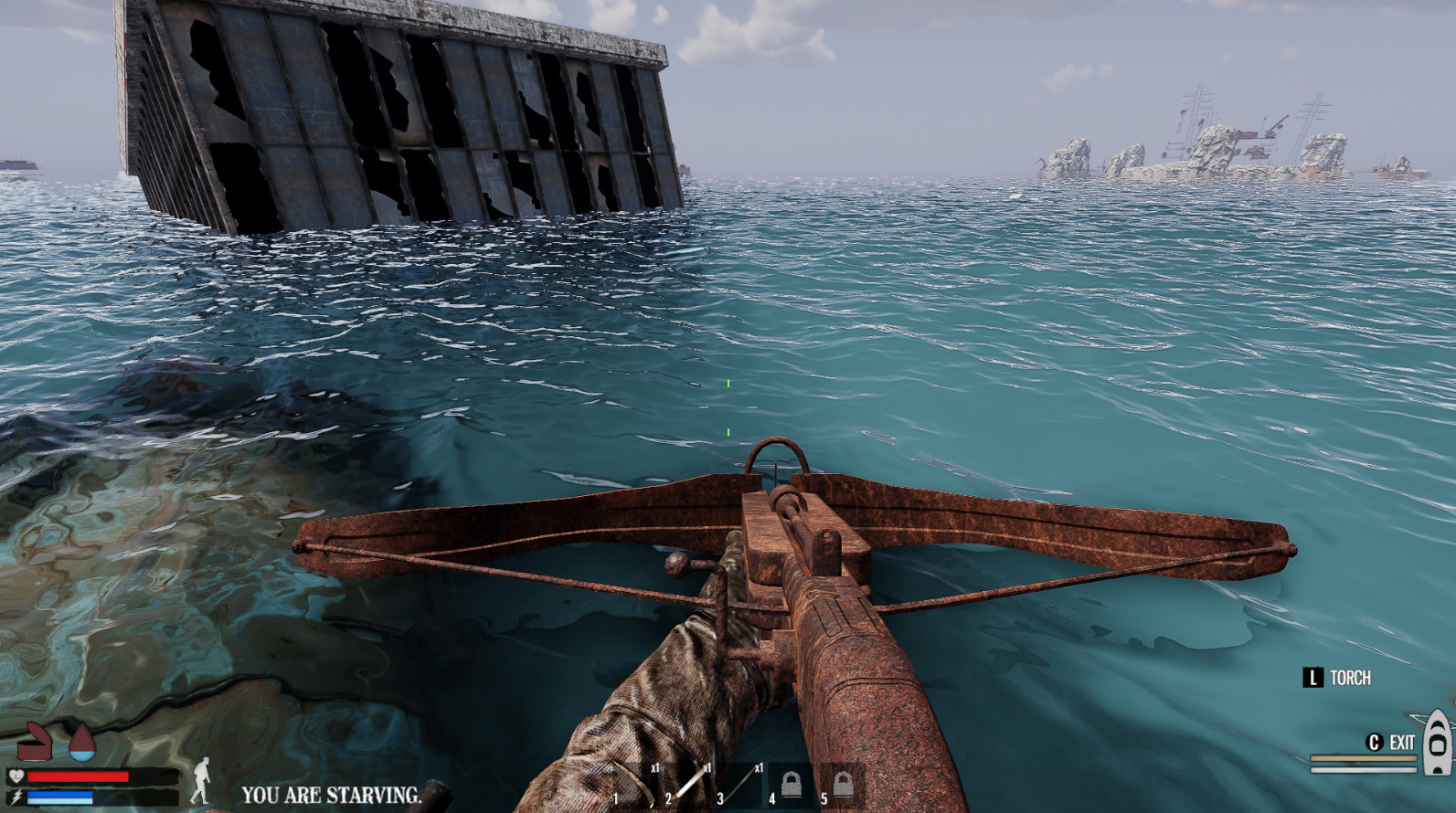Click the EXIT prompt to leave the boat

pyautogui.click(x=1402, y=742)
